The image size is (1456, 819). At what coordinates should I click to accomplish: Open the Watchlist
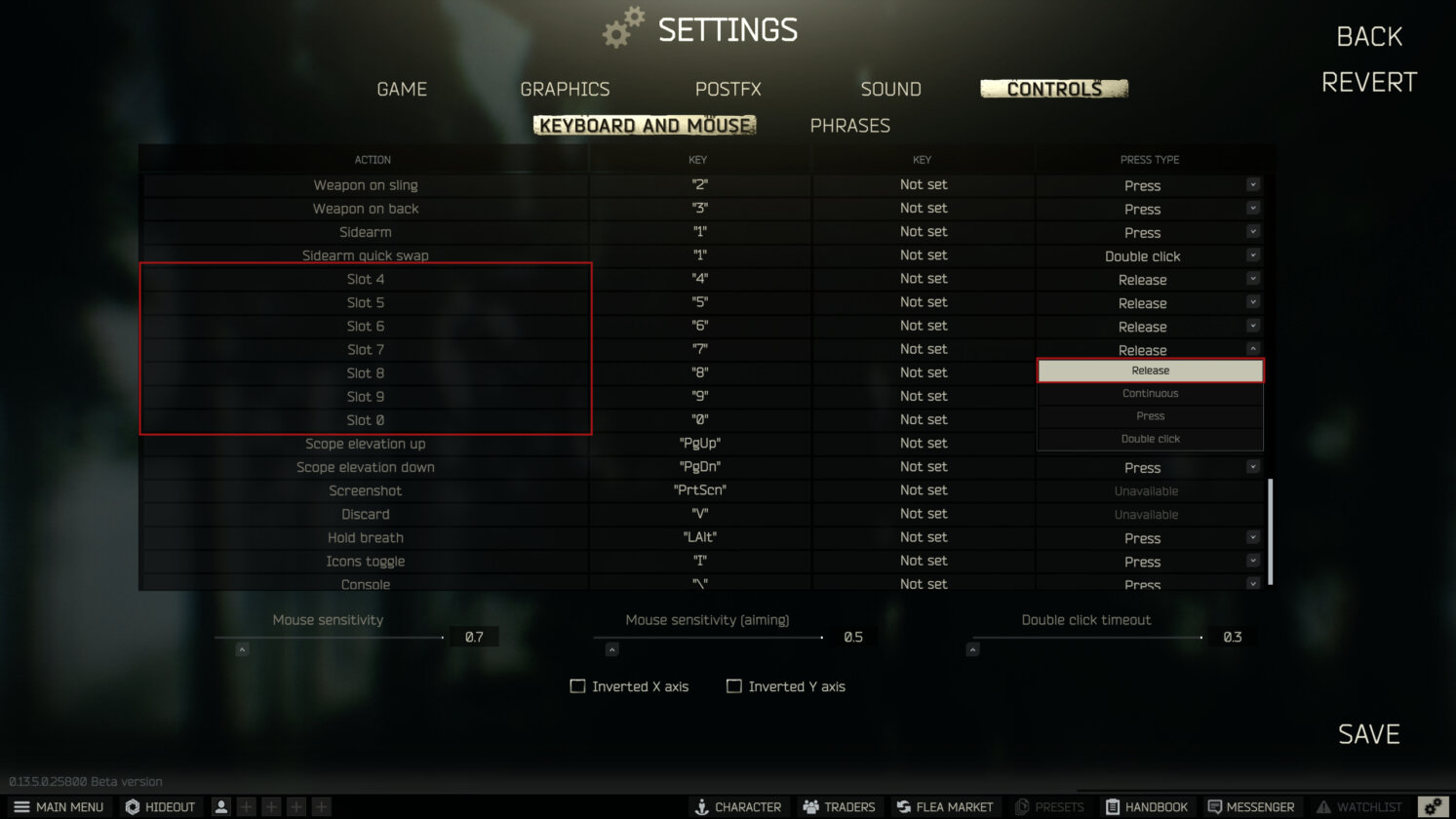[x=1359, y=806]
